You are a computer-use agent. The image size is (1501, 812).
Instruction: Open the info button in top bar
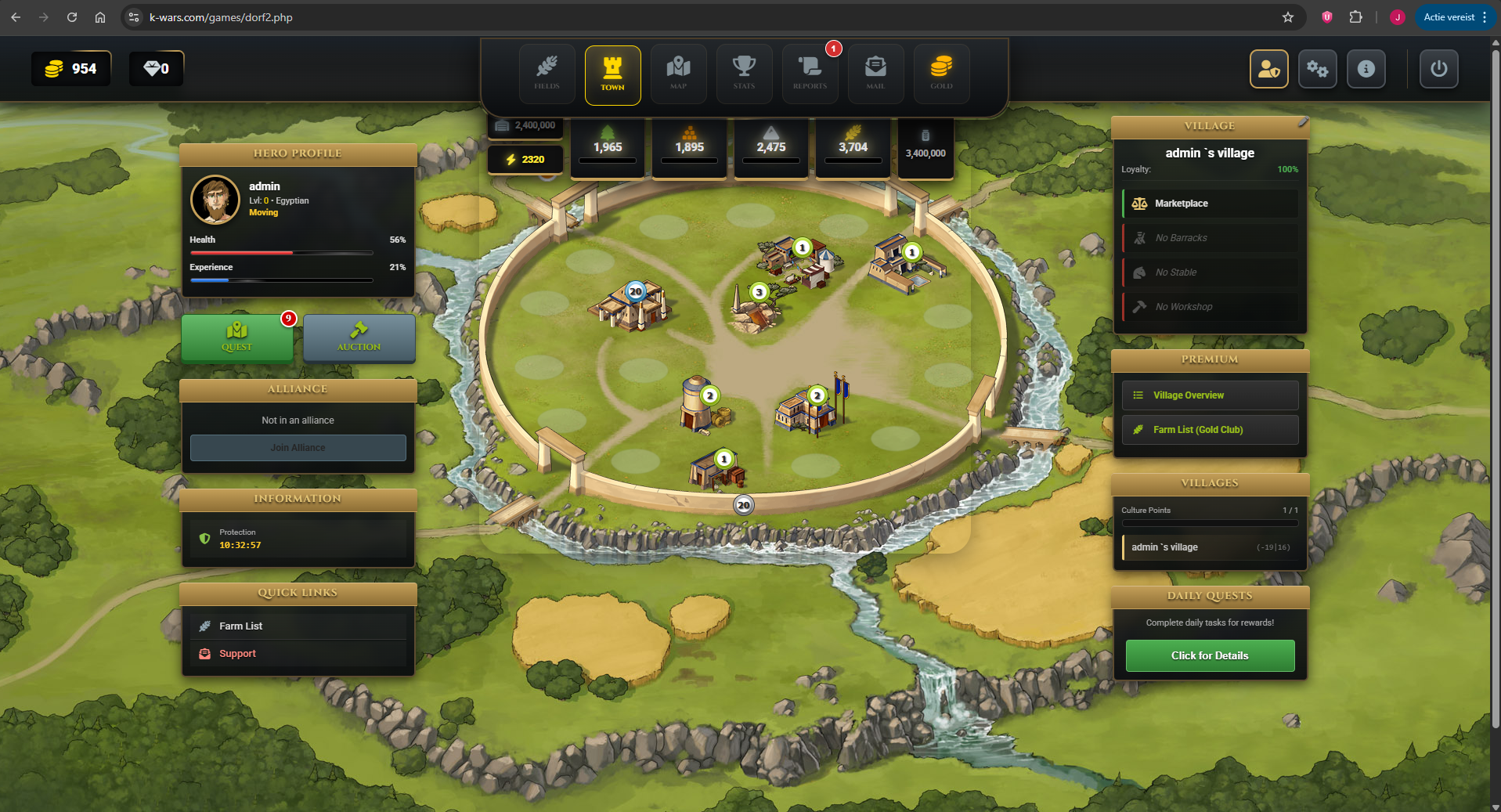click(1366, 69)
